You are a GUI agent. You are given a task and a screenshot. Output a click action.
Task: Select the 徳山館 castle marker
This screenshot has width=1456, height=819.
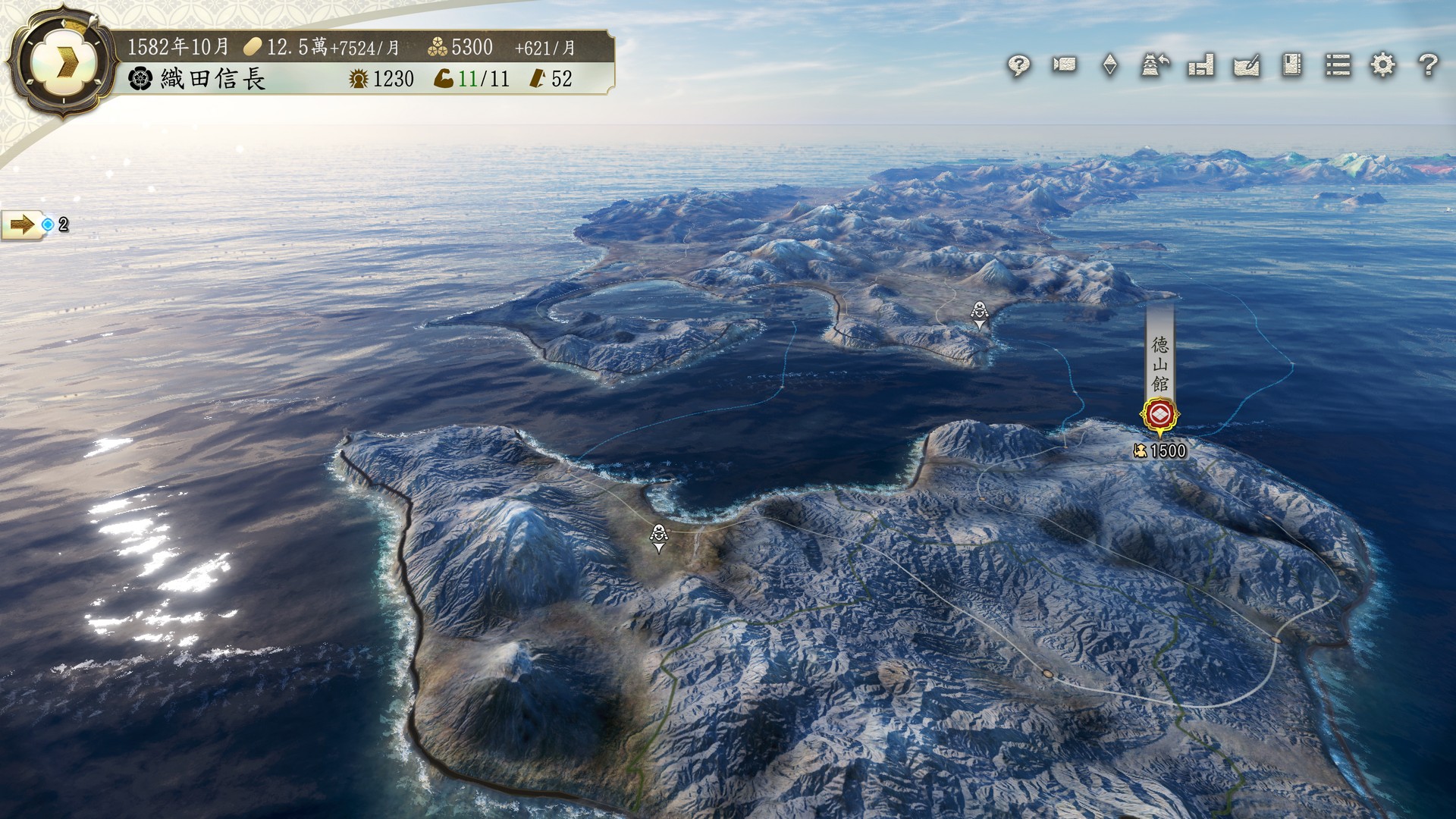coord(1159,415)
